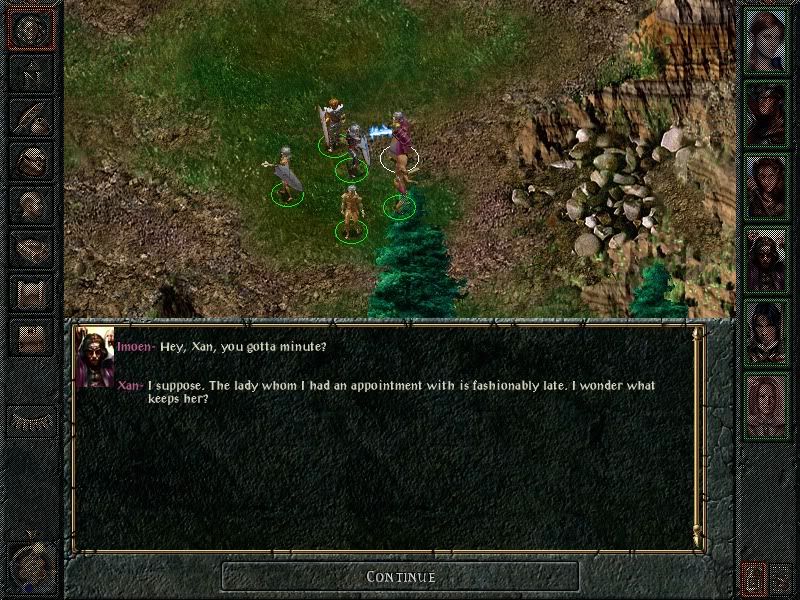Open the game options screen
The height and width of the screenshot is (600, 800).
[x=30, y=337]
